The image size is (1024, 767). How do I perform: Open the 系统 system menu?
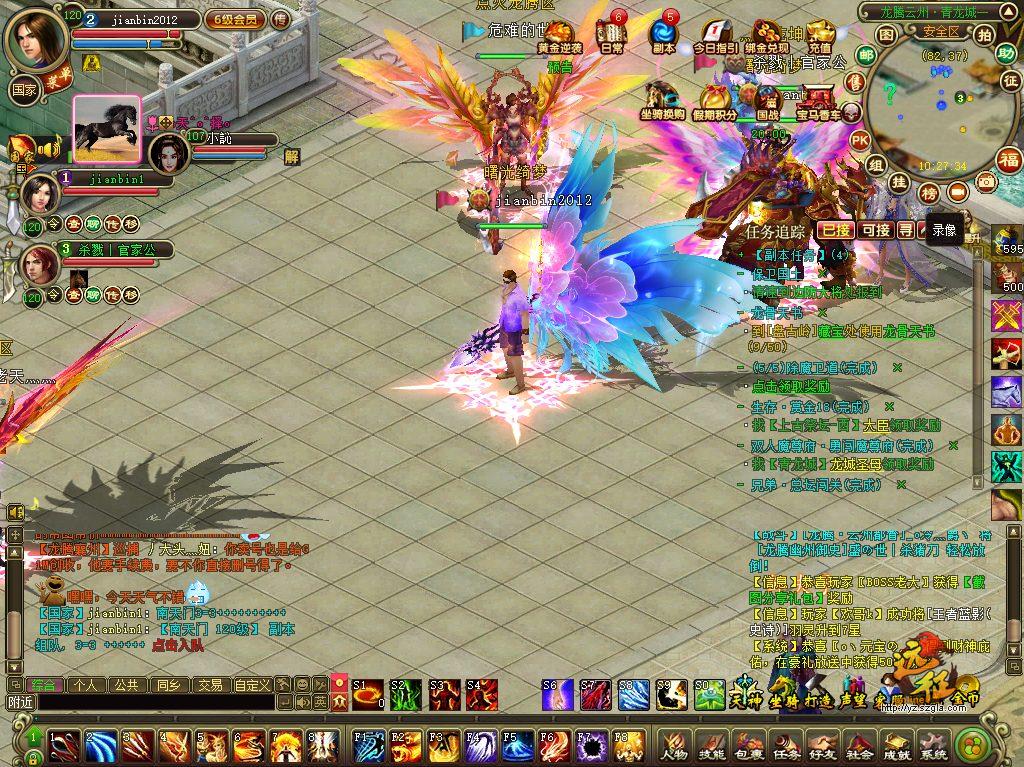point(933,745)
